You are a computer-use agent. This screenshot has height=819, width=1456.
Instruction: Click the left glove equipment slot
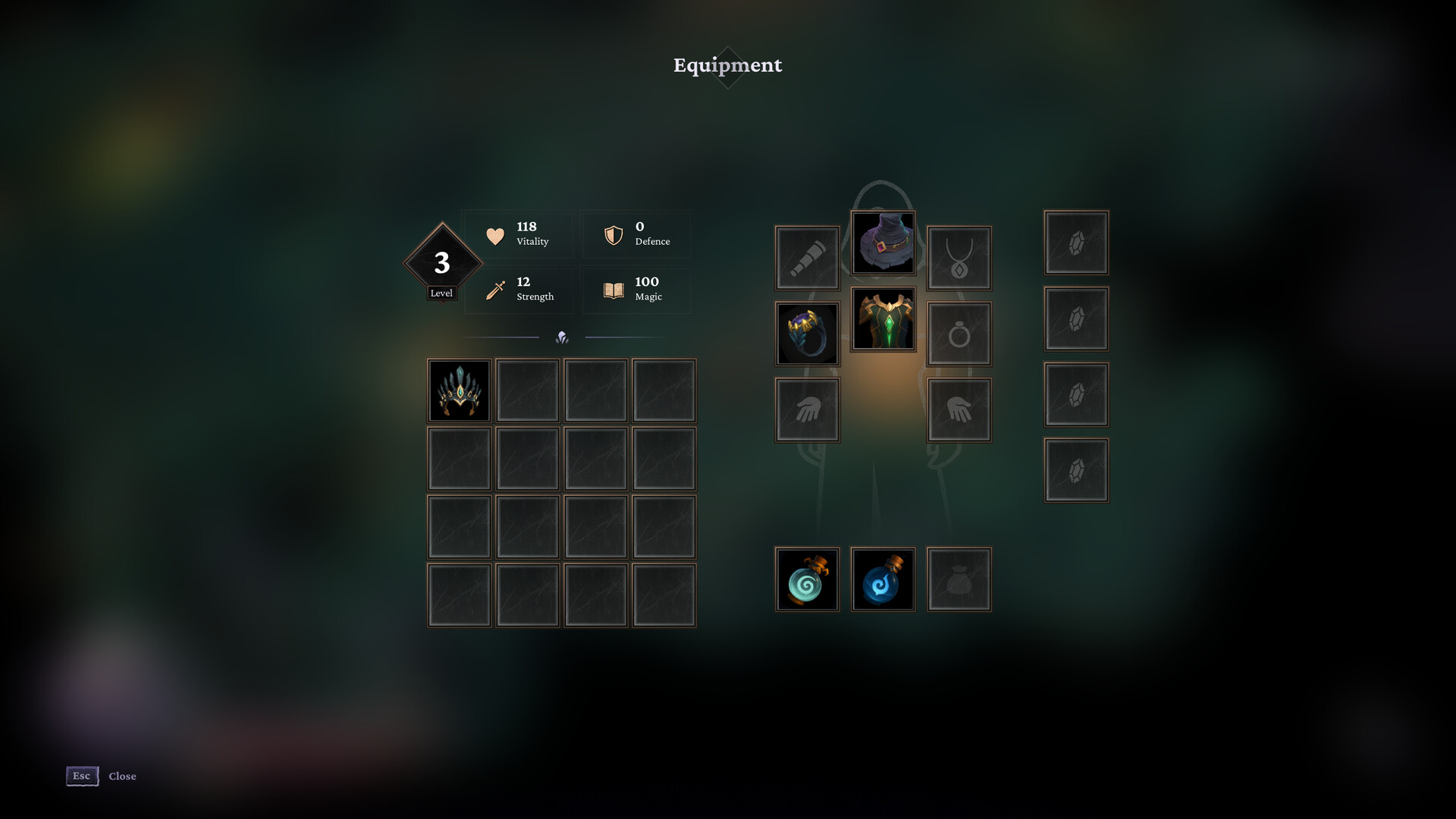click(807, 409)
